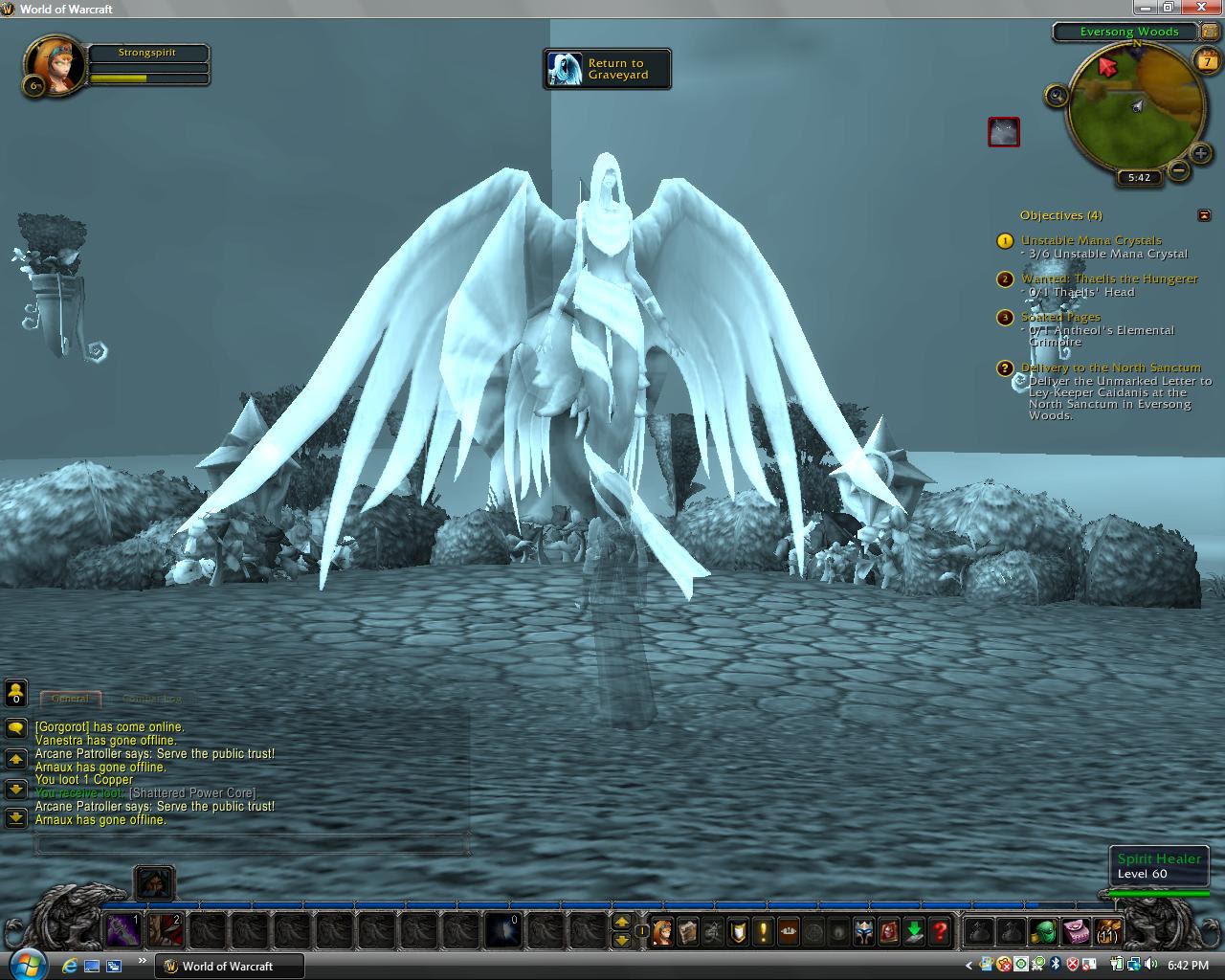Open the green bag beside the backpack
The height and width of the screenshot is (980, 1225).
click(1042, 929)
